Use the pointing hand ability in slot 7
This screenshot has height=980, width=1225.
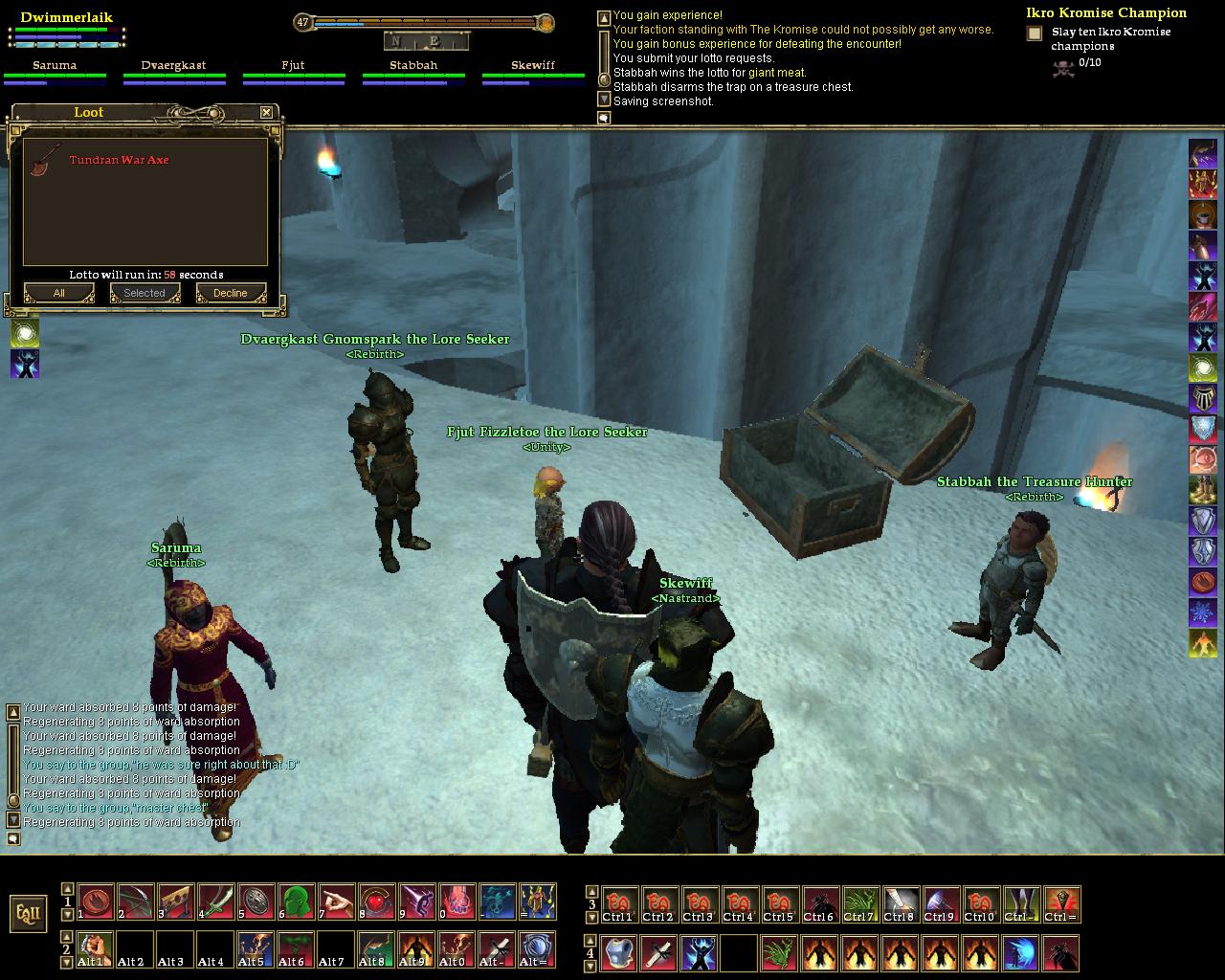[336, 902]
